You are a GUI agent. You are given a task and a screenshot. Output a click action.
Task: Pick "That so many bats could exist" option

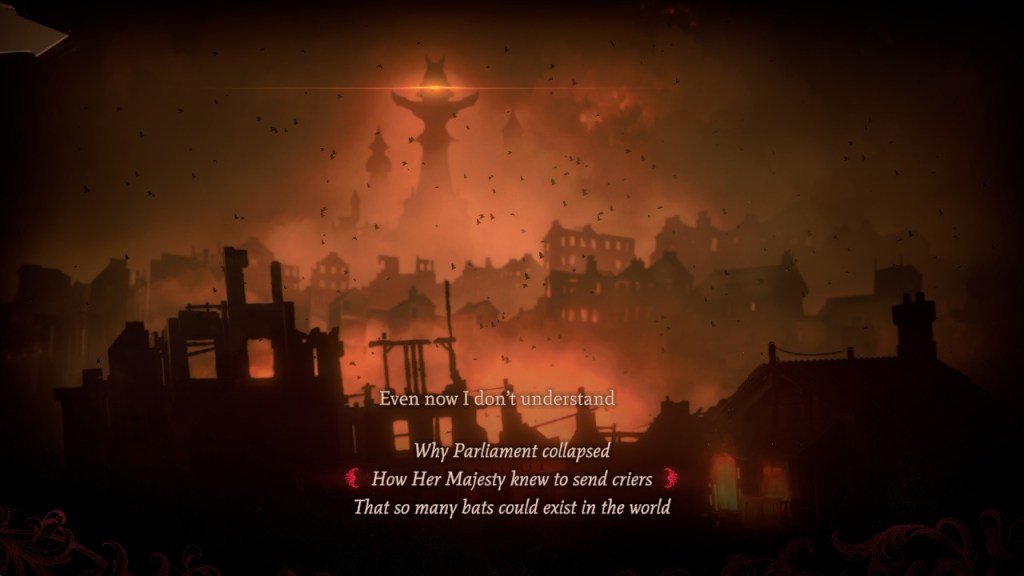511,507
